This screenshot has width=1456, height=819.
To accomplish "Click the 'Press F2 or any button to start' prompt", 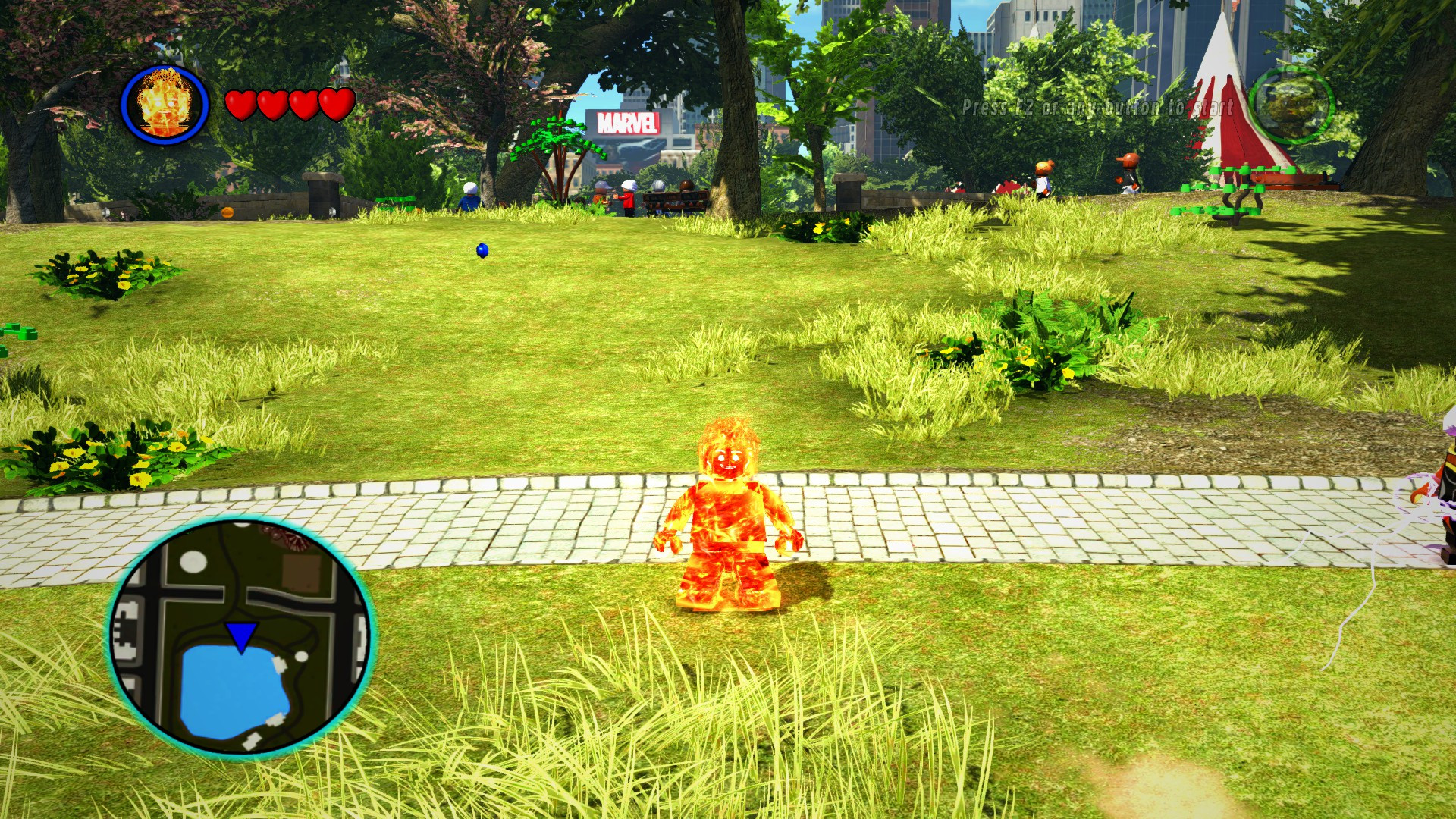I will point(1097,108).
